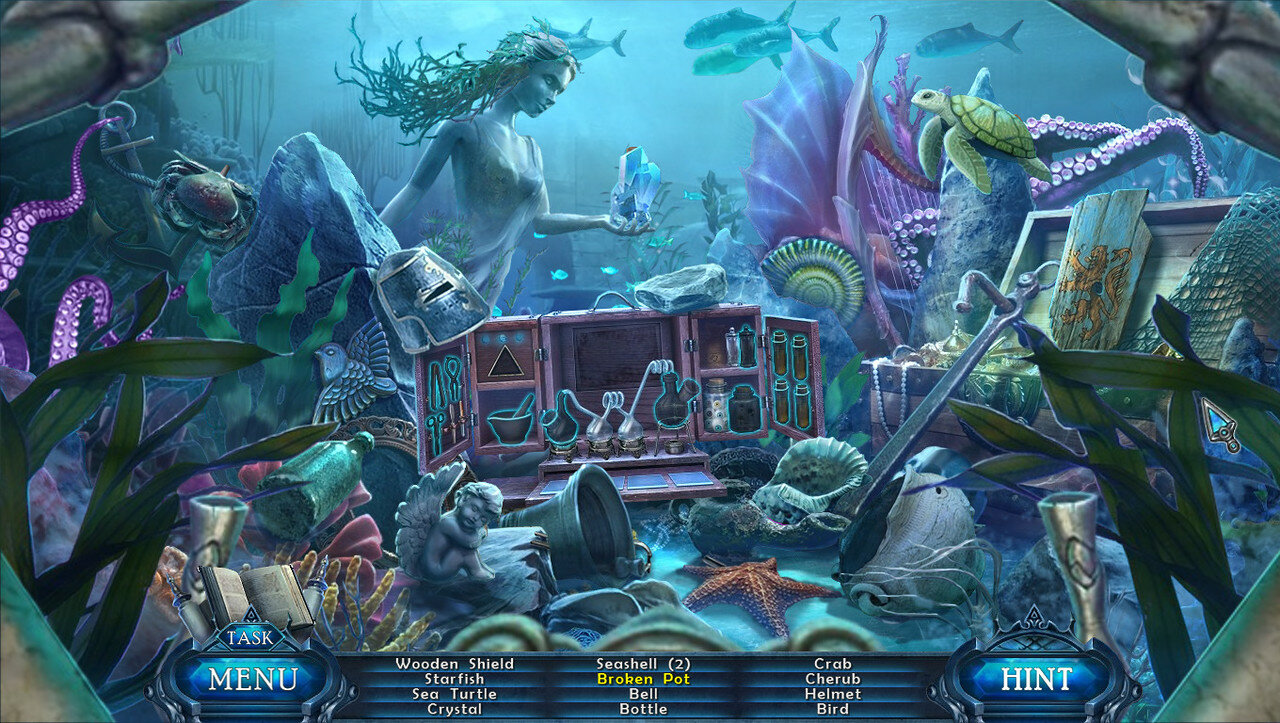Click 'Crystal' in the item list
Screen dimensions: 1280x723
click(454, 709)
